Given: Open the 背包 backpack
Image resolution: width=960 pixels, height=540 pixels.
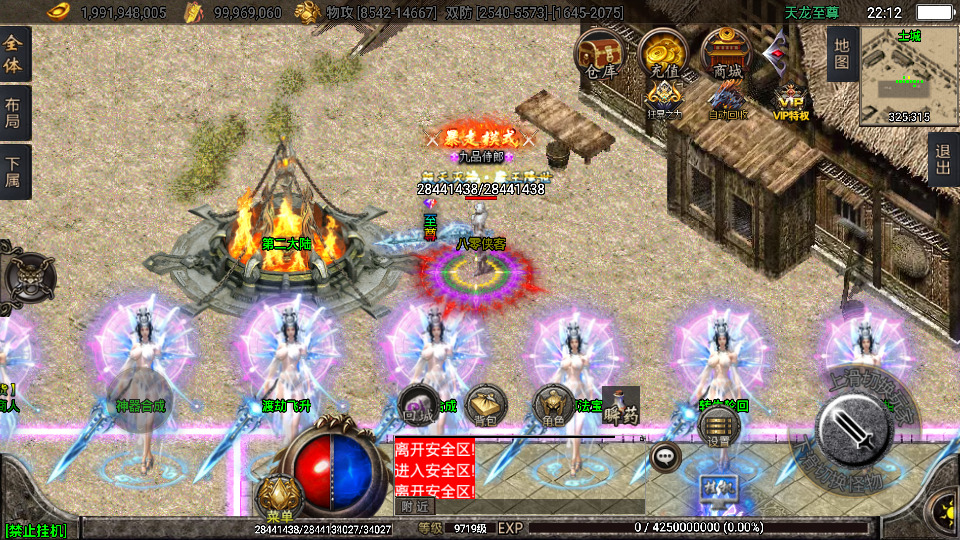Looking at the screenshot, I should [486, 405].
